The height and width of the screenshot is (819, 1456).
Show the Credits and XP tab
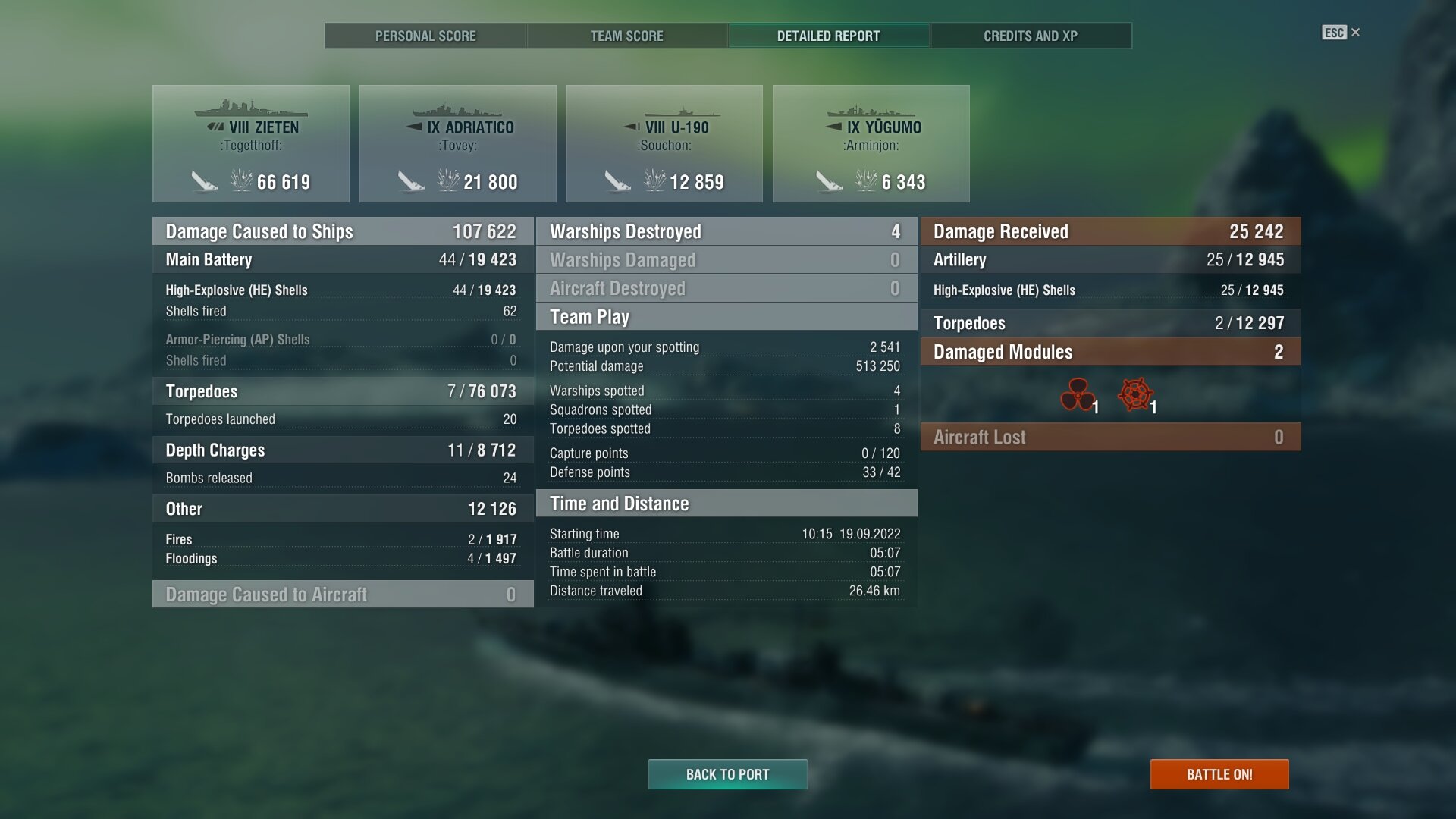click(x=1030, y=36)
